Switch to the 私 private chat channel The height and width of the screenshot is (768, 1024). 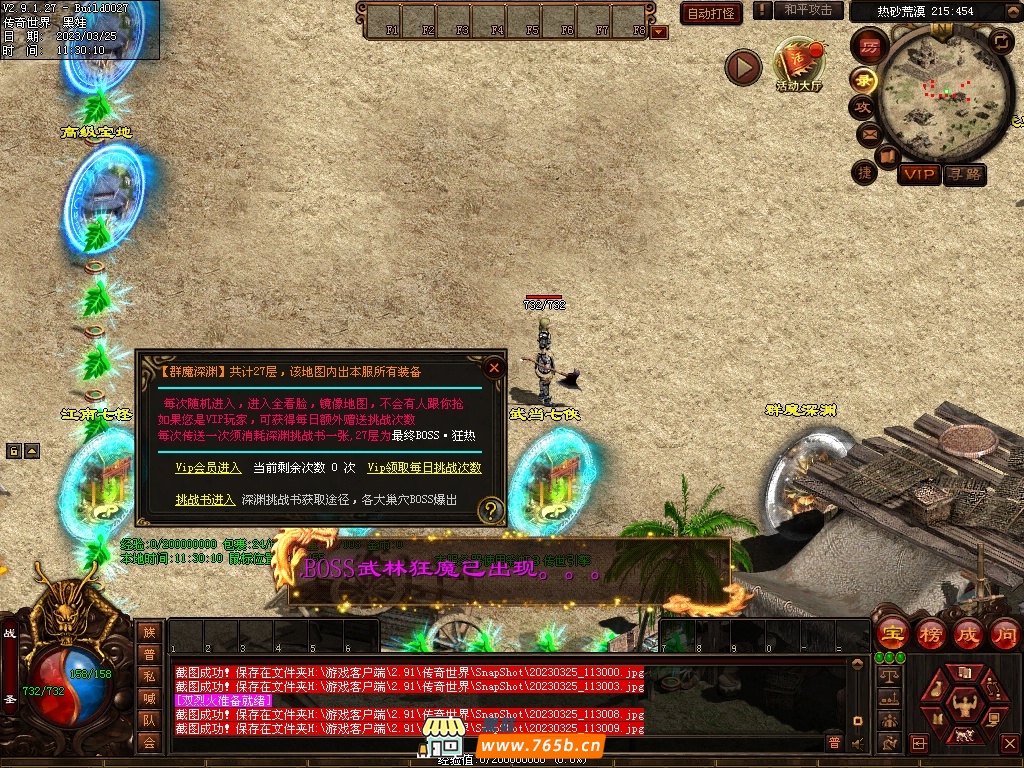point(149,675)
